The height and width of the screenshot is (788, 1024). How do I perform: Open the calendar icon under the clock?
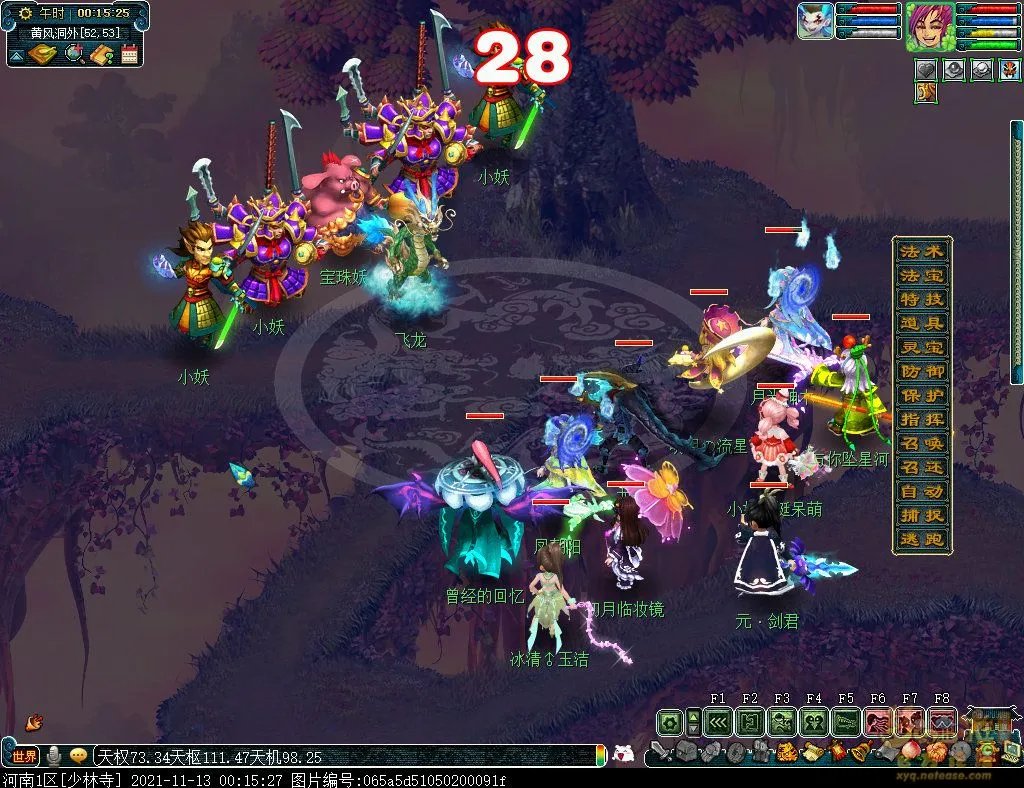point(129,54)
